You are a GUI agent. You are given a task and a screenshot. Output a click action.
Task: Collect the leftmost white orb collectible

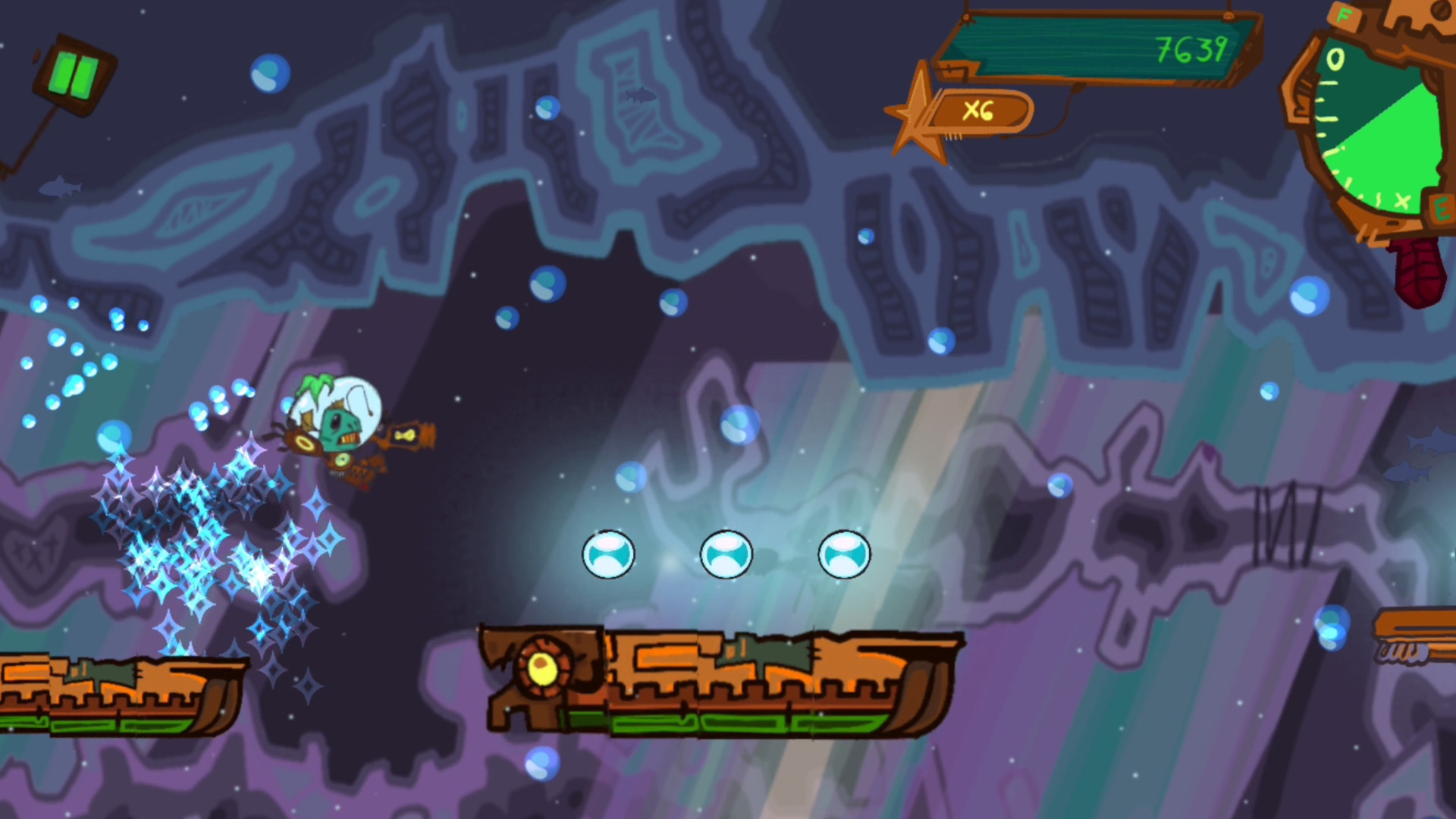[608, 554]
